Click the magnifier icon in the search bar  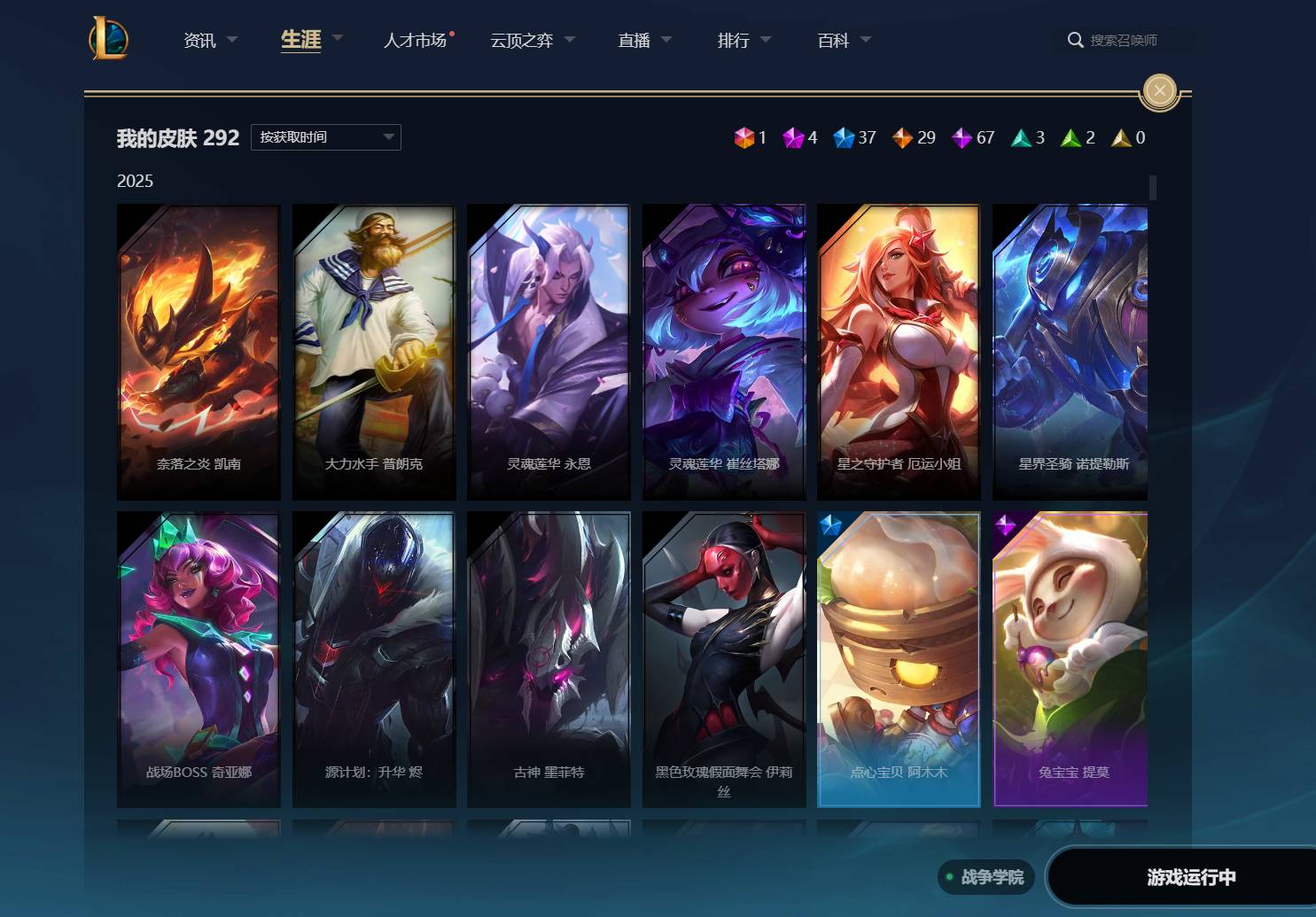point(1075,40)
